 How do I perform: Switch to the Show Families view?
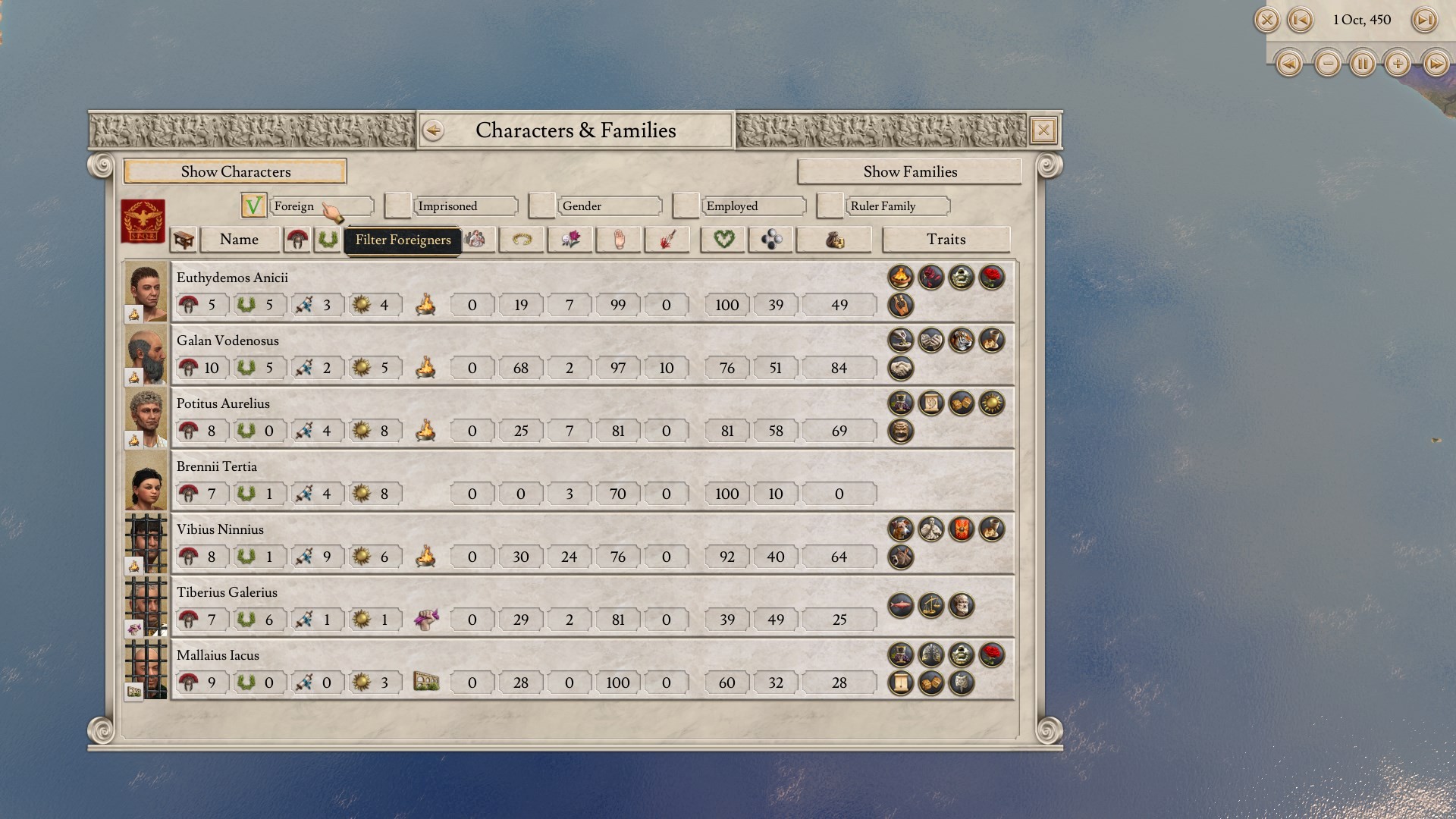click(909, 171)
